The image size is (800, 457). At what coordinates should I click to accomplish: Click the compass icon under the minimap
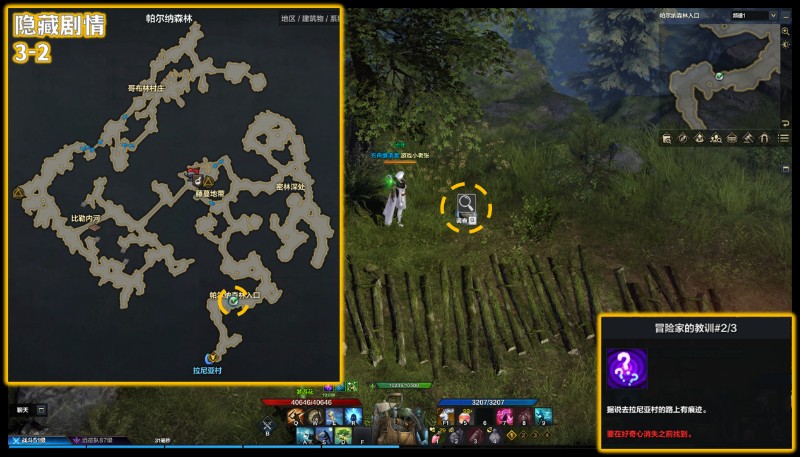pyautogui.click(x=681, y=138)
